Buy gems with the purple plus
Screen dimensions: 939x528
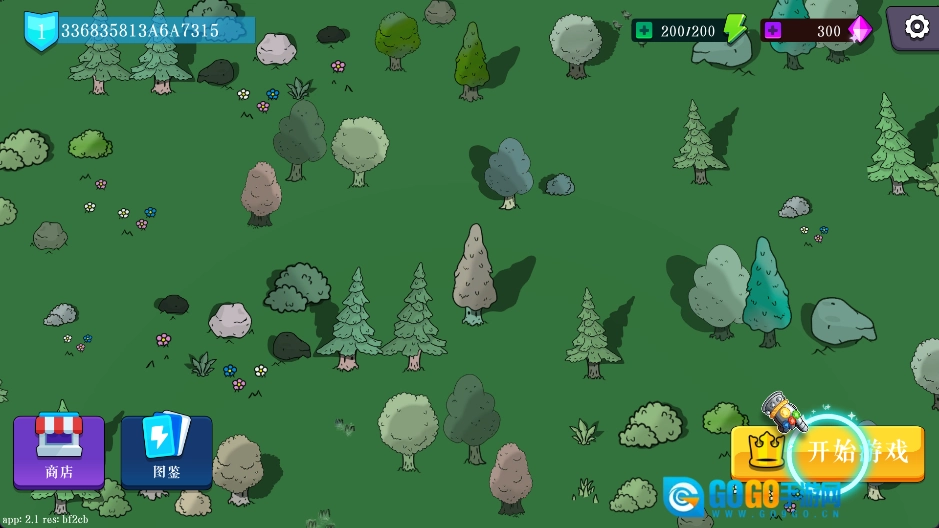coord(772,31)
